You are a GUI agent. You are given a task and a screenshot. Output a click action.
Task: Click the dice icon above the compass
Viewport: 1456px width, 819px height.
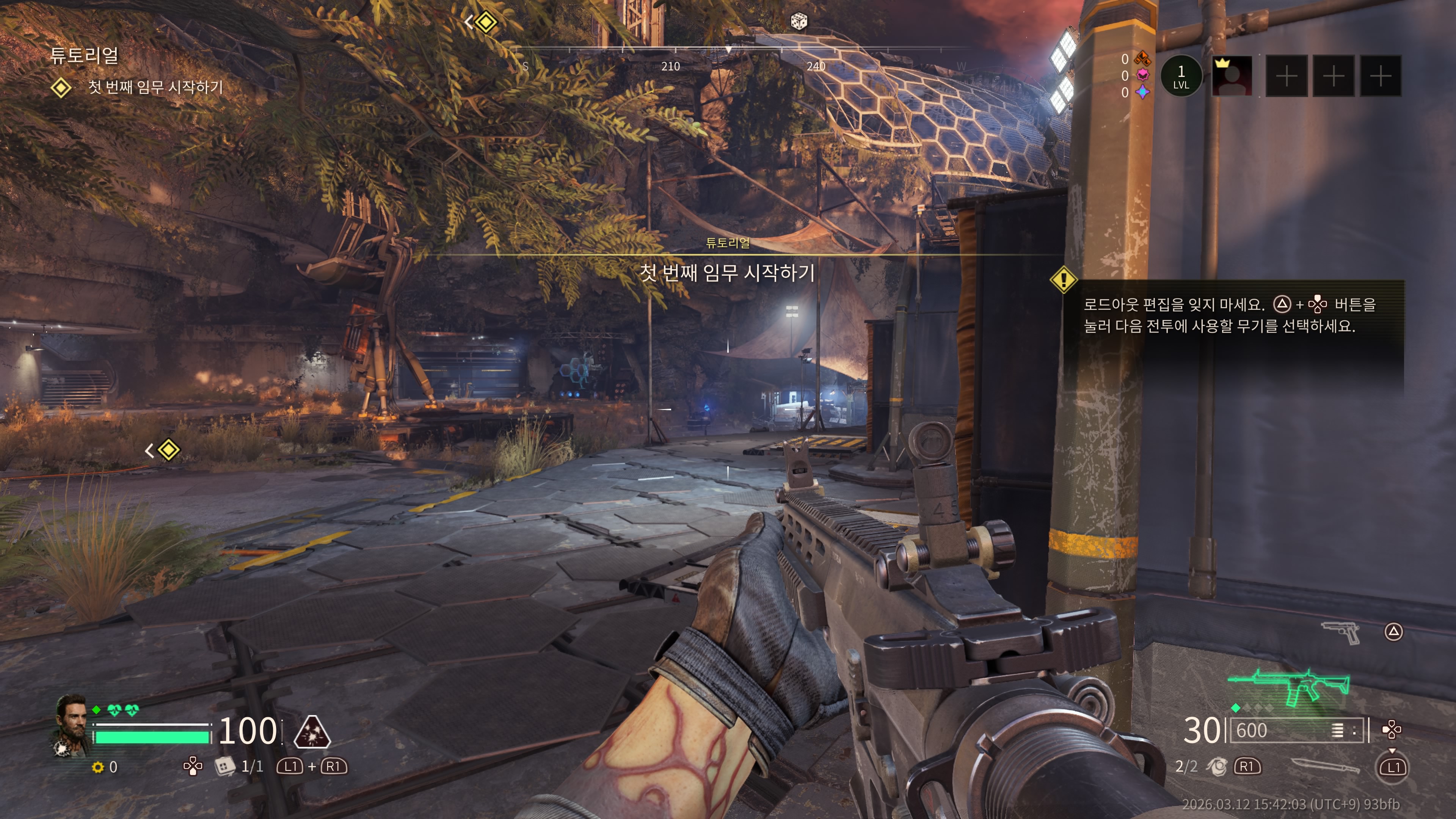point(798,22)
